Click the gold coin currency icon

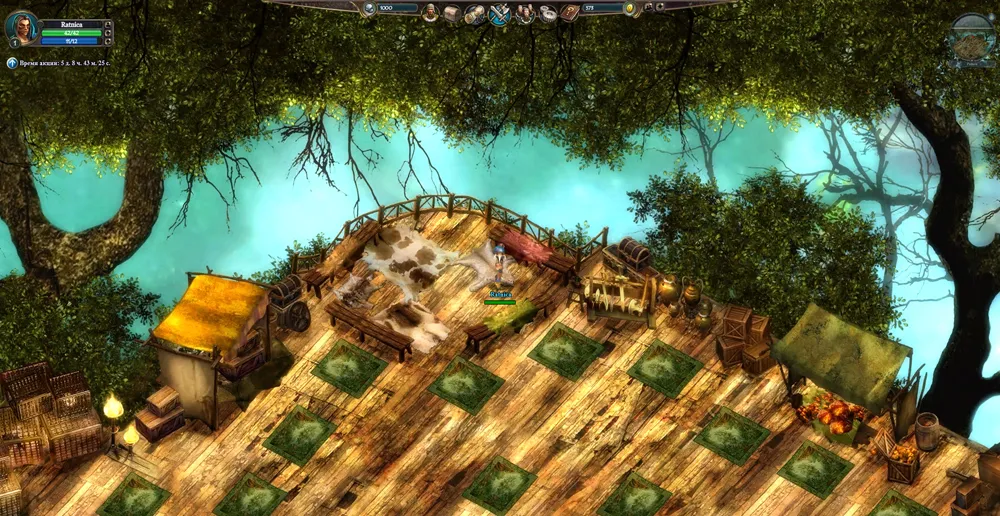(631, 9)
